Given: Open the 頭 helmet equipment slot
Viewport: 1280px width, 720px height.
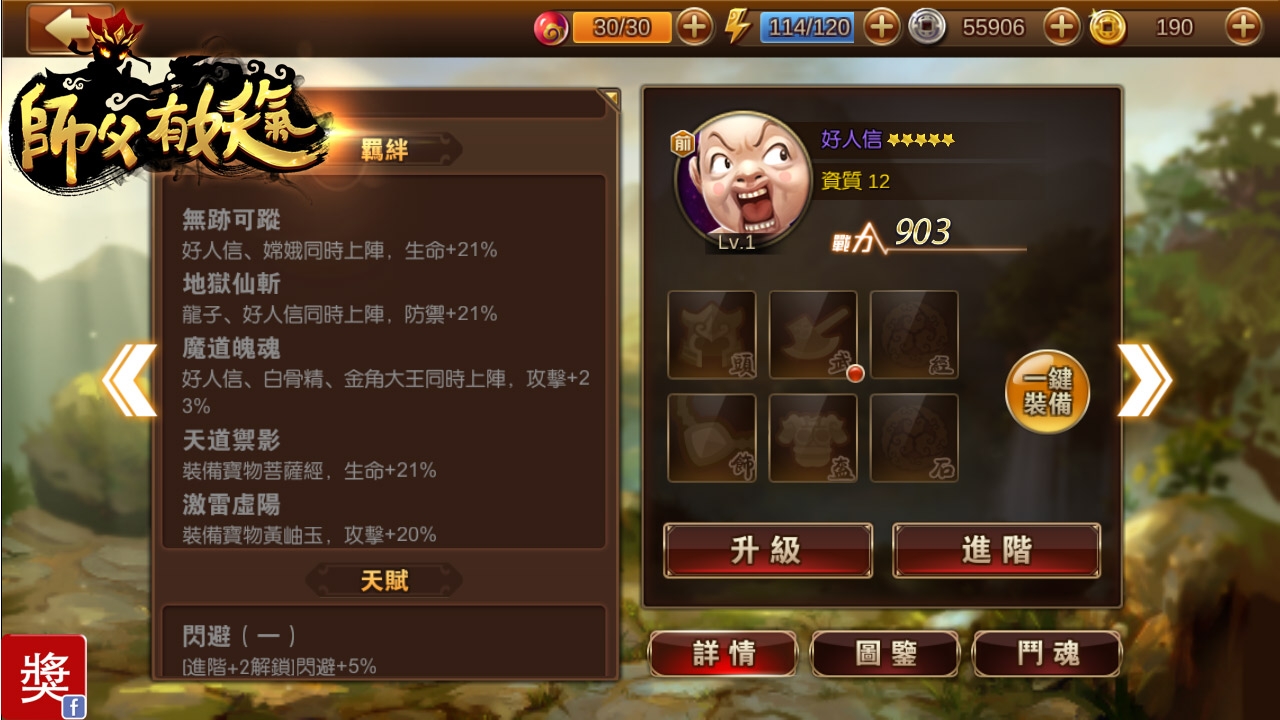Looking at the screenshot, I should pos(712,337).
